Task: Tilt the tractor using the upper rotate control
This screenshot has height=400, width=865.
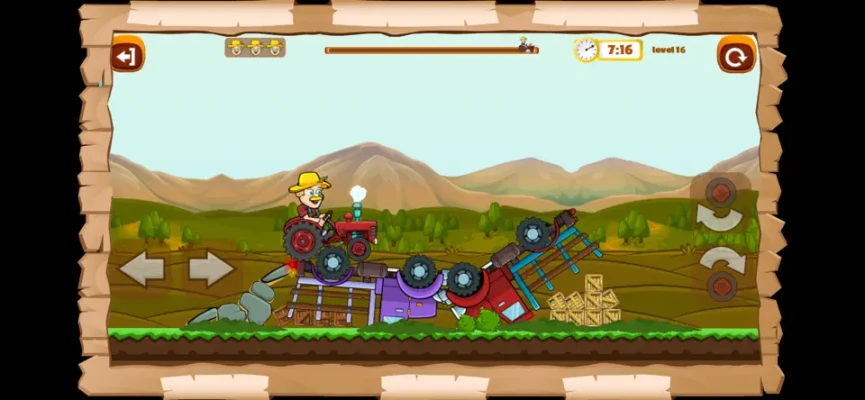Action: tap(720, 204)
